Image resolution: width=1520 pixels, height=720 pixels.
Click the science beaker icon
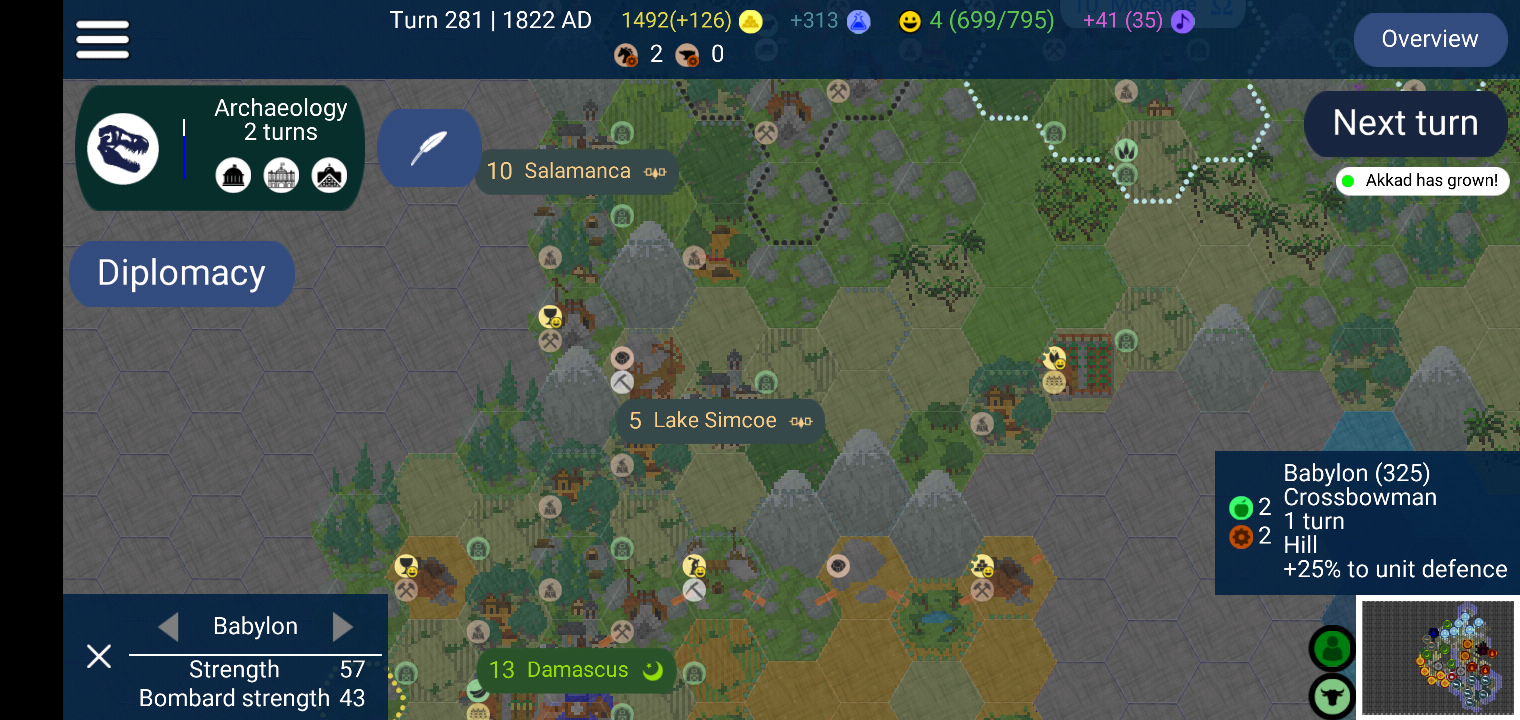point(858,20)
